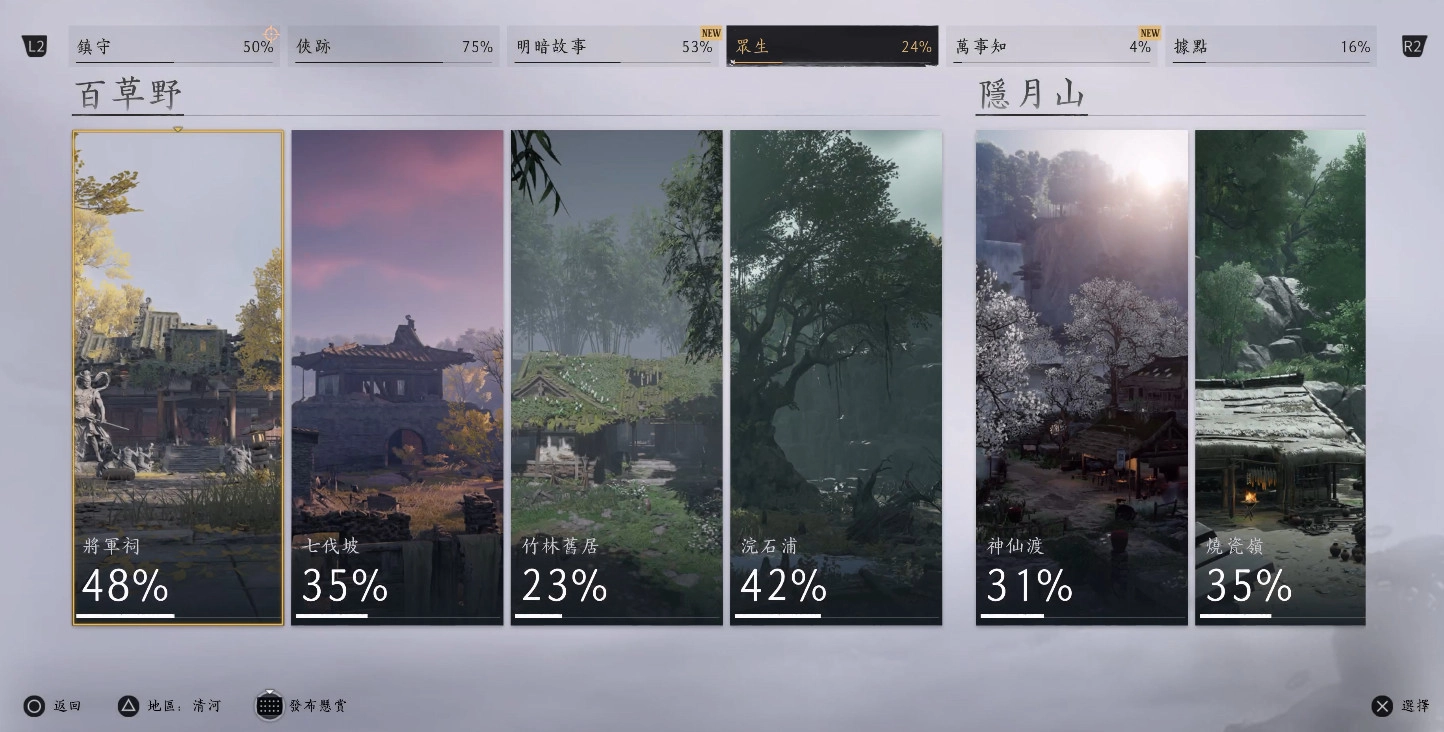Screen dimensions: 1444x732
Task: Click the NEW badge on 明暗故事
Action: click(x=709, y=32)
